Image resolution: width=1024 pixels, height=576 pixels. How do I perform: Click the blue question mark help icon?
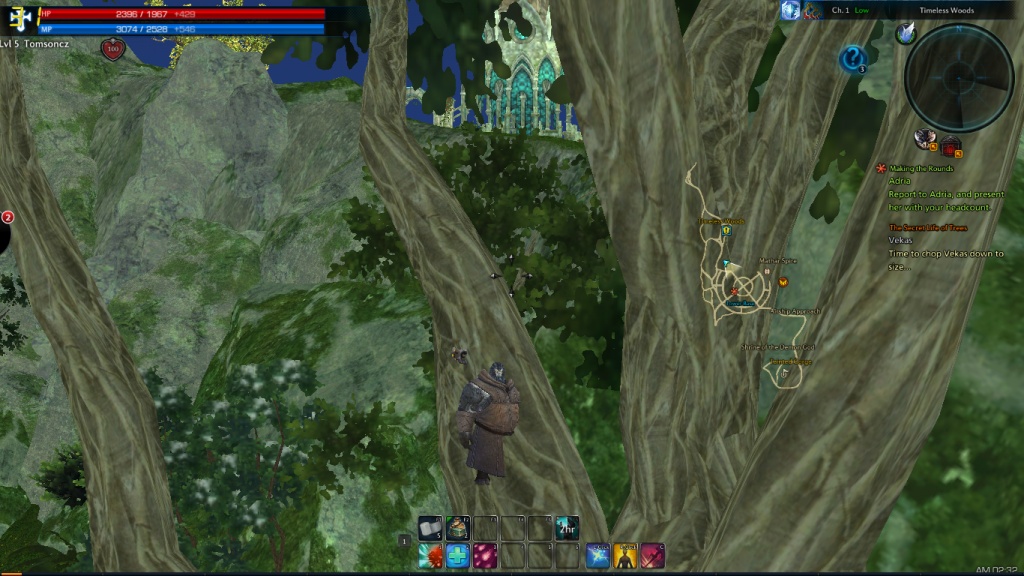pyautogui.click(x=852, y=60)
